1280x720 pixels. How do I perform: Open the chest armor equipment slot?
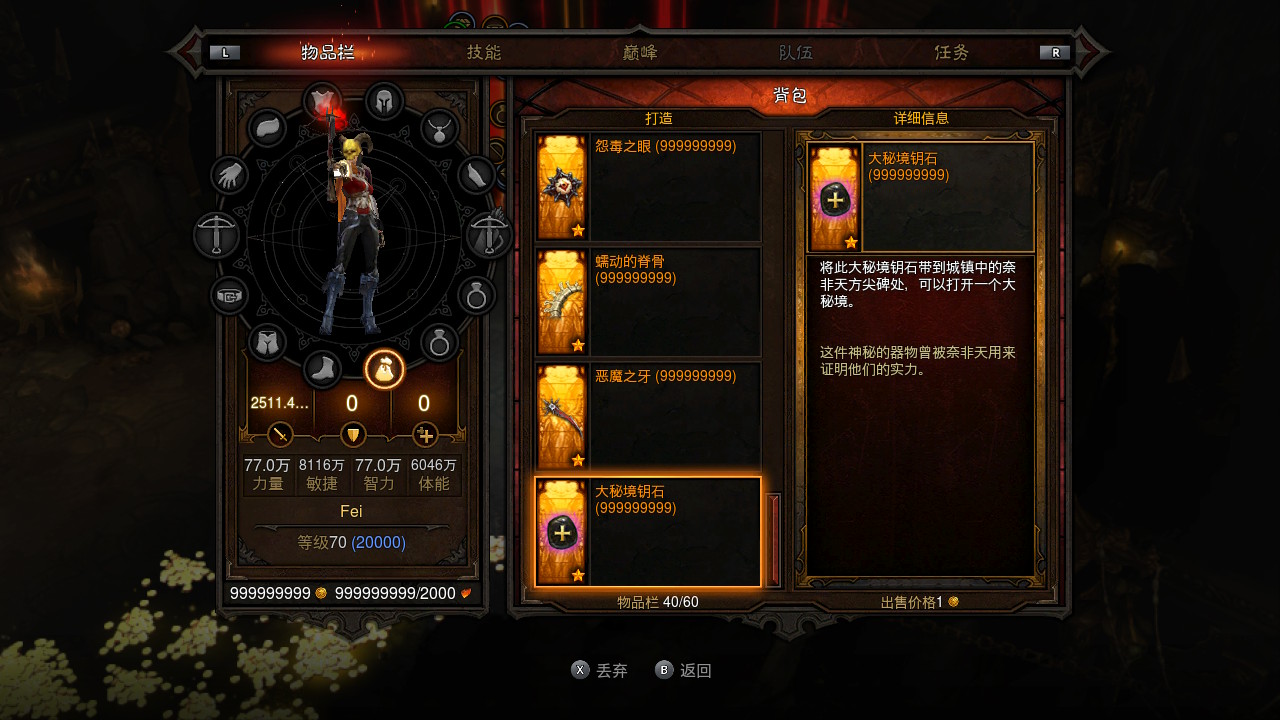[322, 101]
